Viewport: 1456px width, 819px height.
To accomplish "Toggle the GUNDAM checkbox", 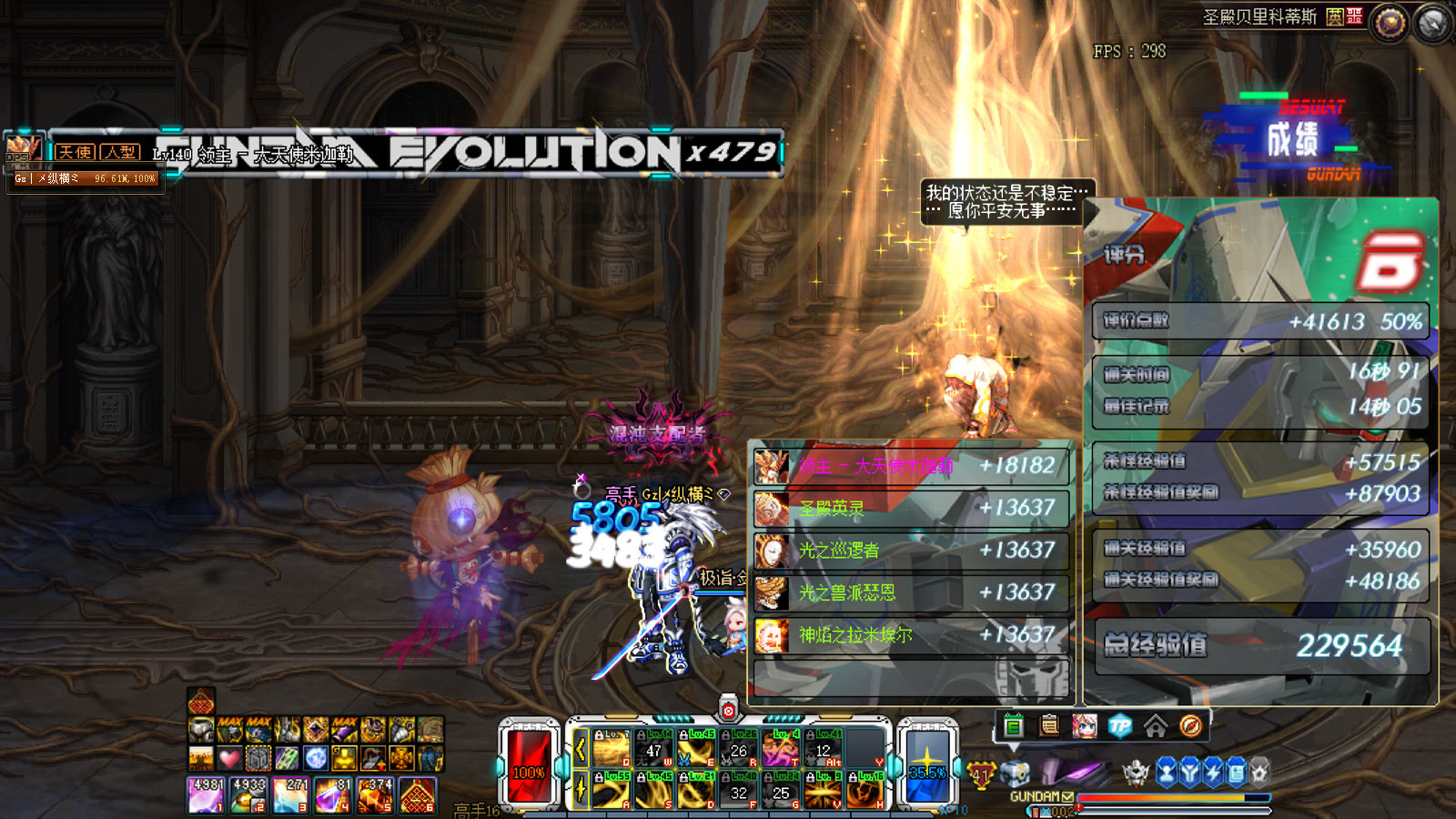I will tap(1067, 797).
